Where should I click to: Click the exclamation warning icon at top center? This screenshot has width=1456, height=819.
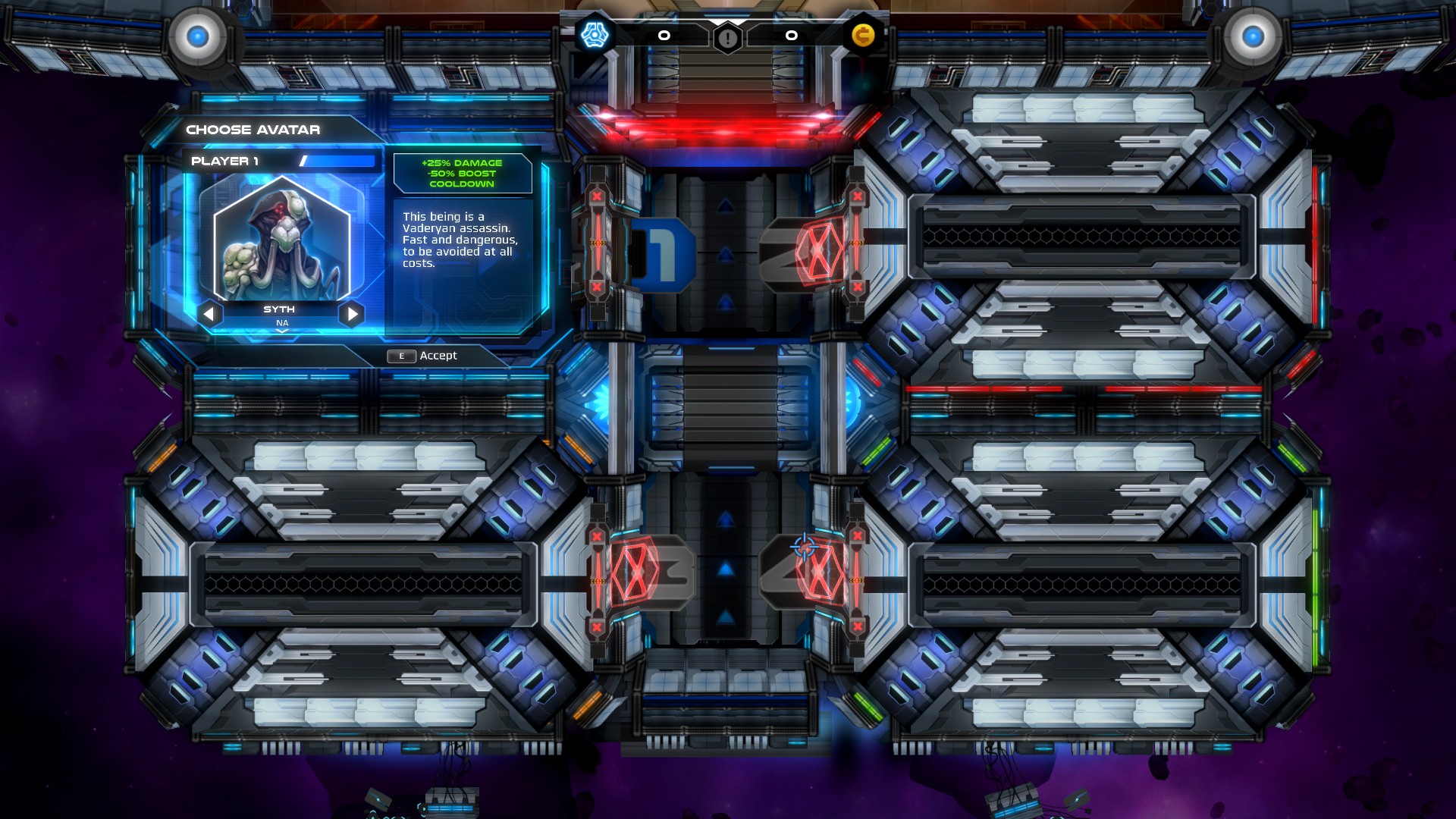pos(726,36)
